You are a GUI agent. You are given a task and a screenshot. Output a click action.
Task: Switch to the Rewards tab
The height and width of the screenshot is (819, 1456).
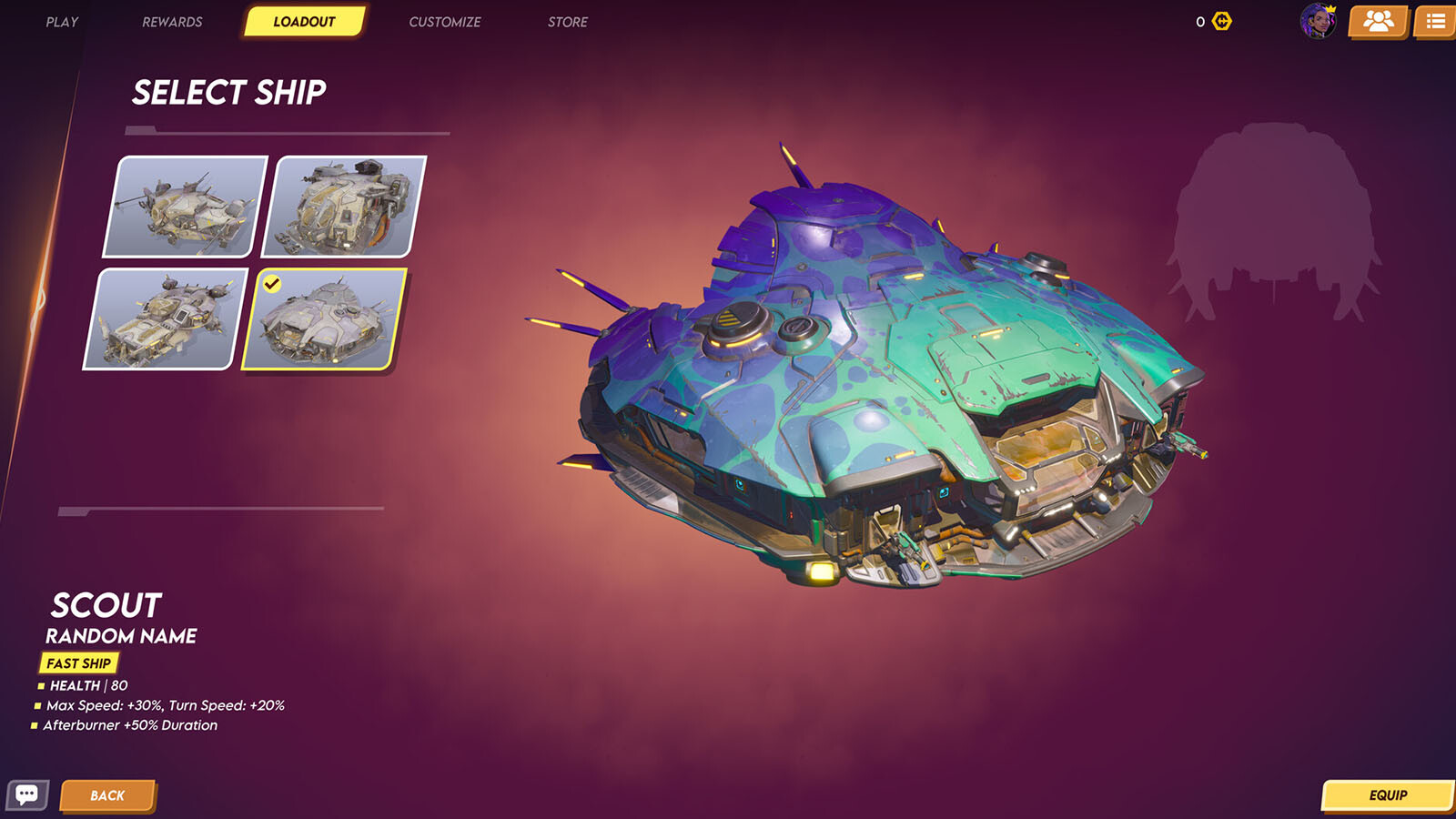(x=172, y=22)
